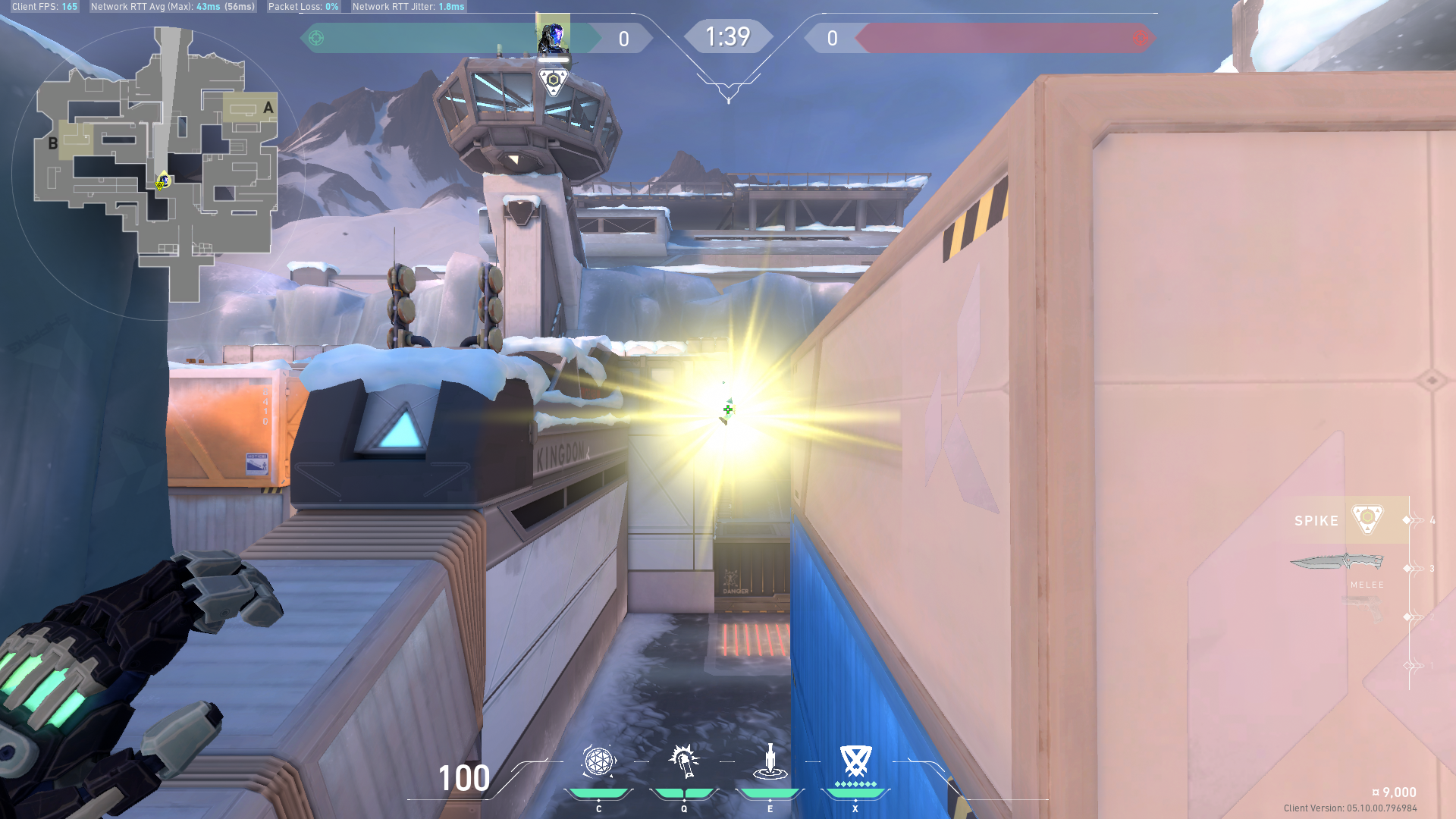Select site A marker on the minimap
Image resolution: width=1456 pixels, height=819 pixels.
click(268, 107)
